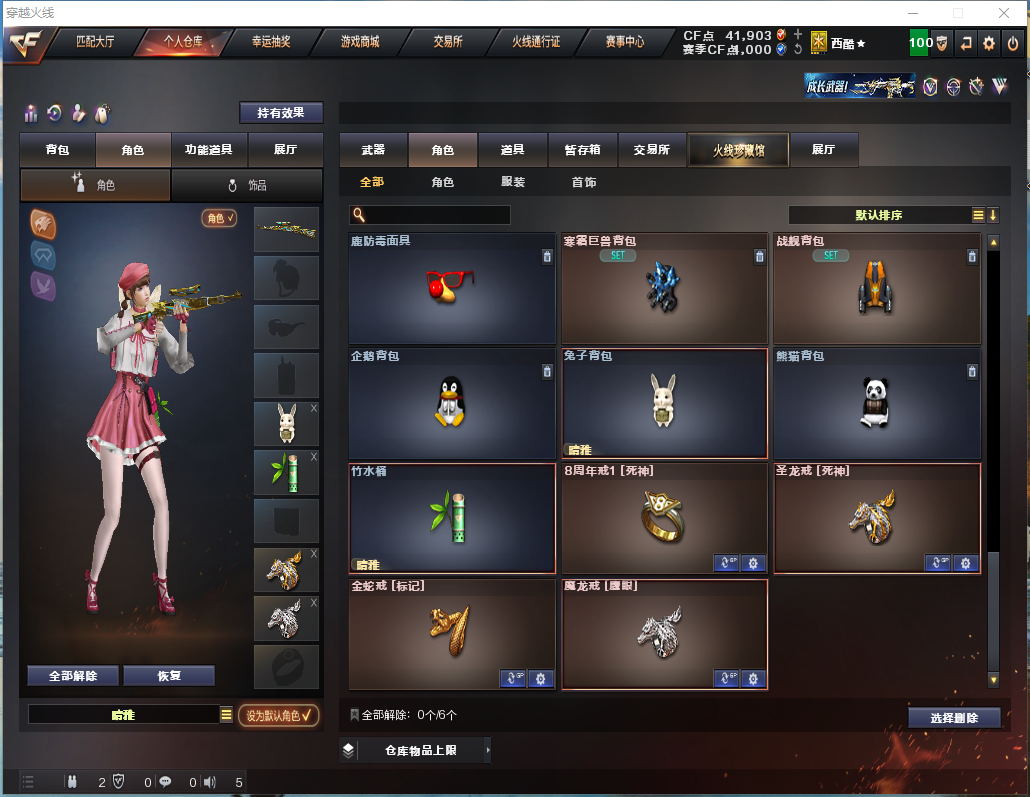
Task: Switch to the 功能道具 tab
Action: (209, 150)
